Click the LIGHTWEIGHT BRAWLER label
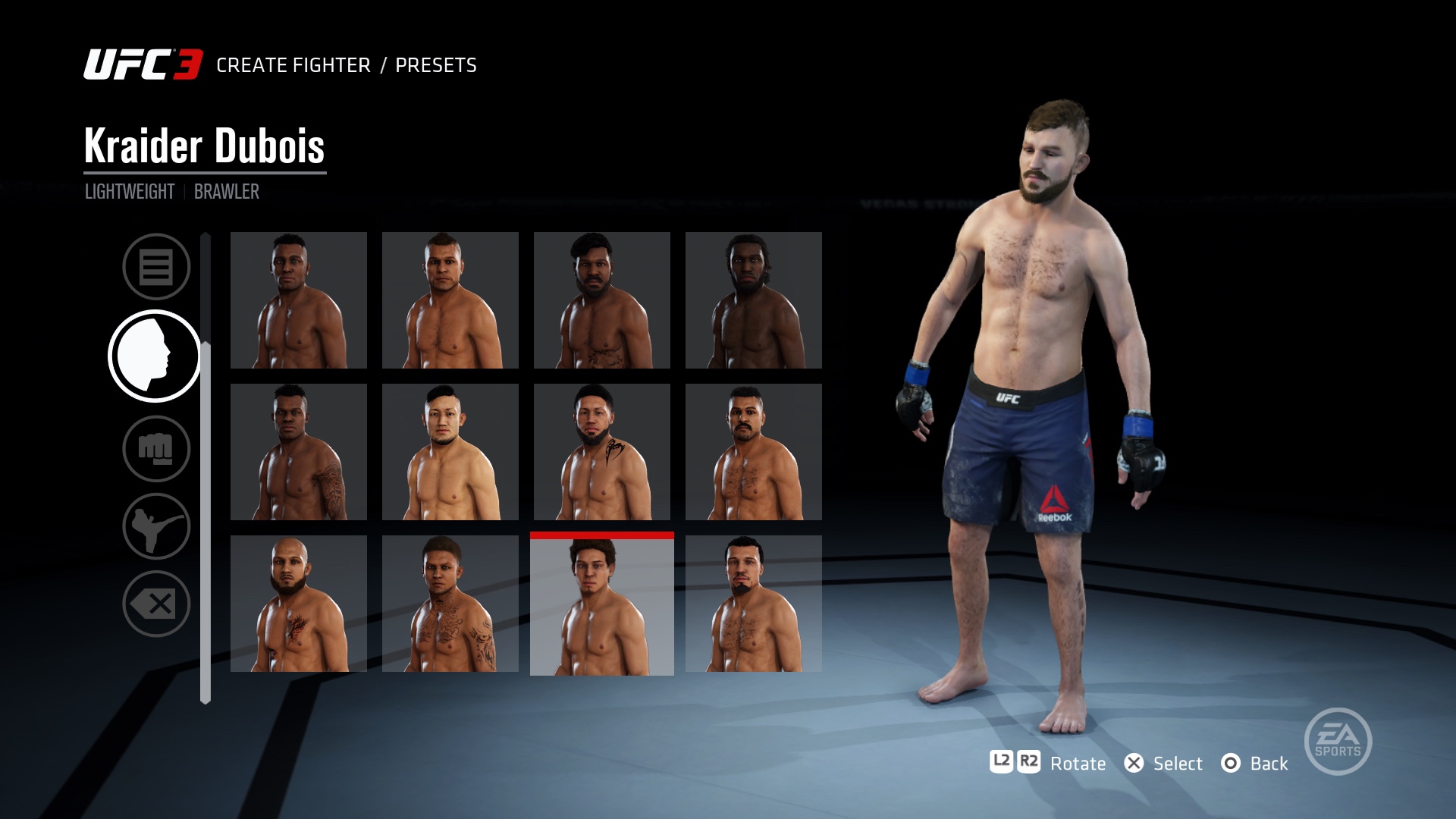The image size is (1456, 819). coord(171,191)
